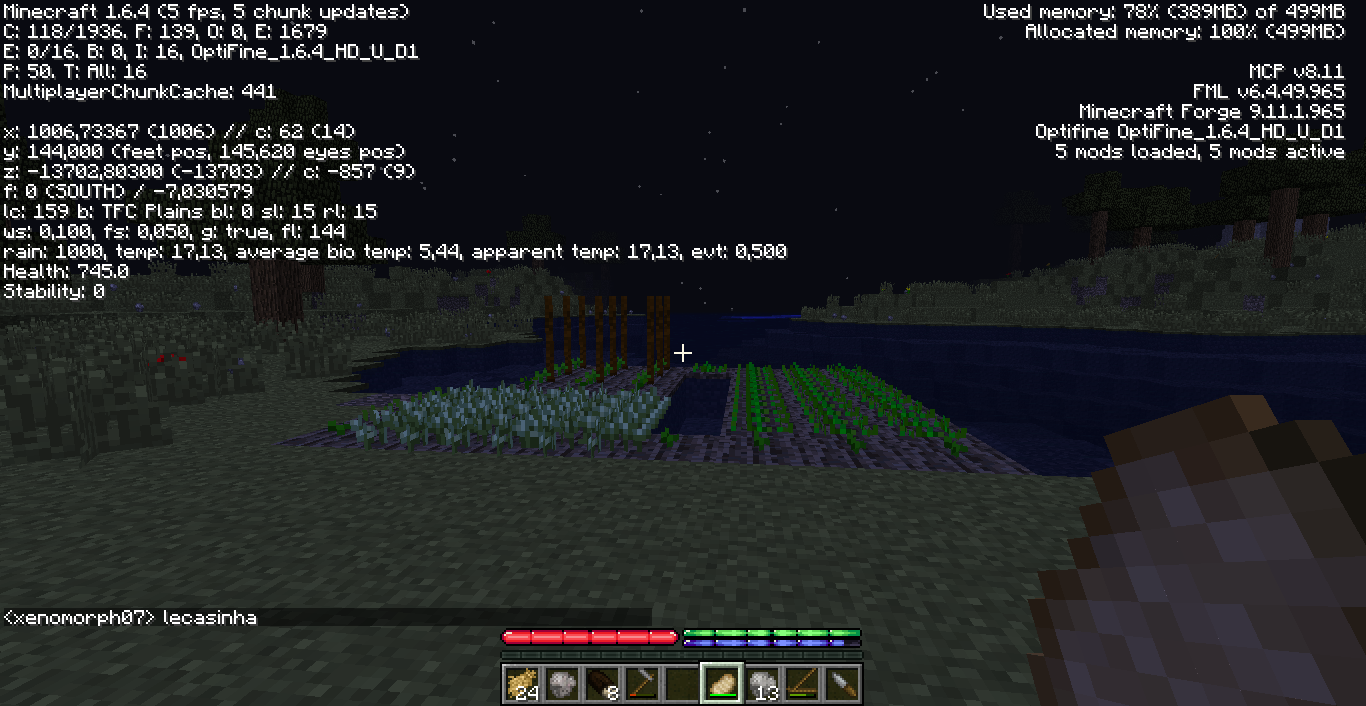Select the wooden firestarter slot
1366x706 pixels.
click(x=802, y=683)
